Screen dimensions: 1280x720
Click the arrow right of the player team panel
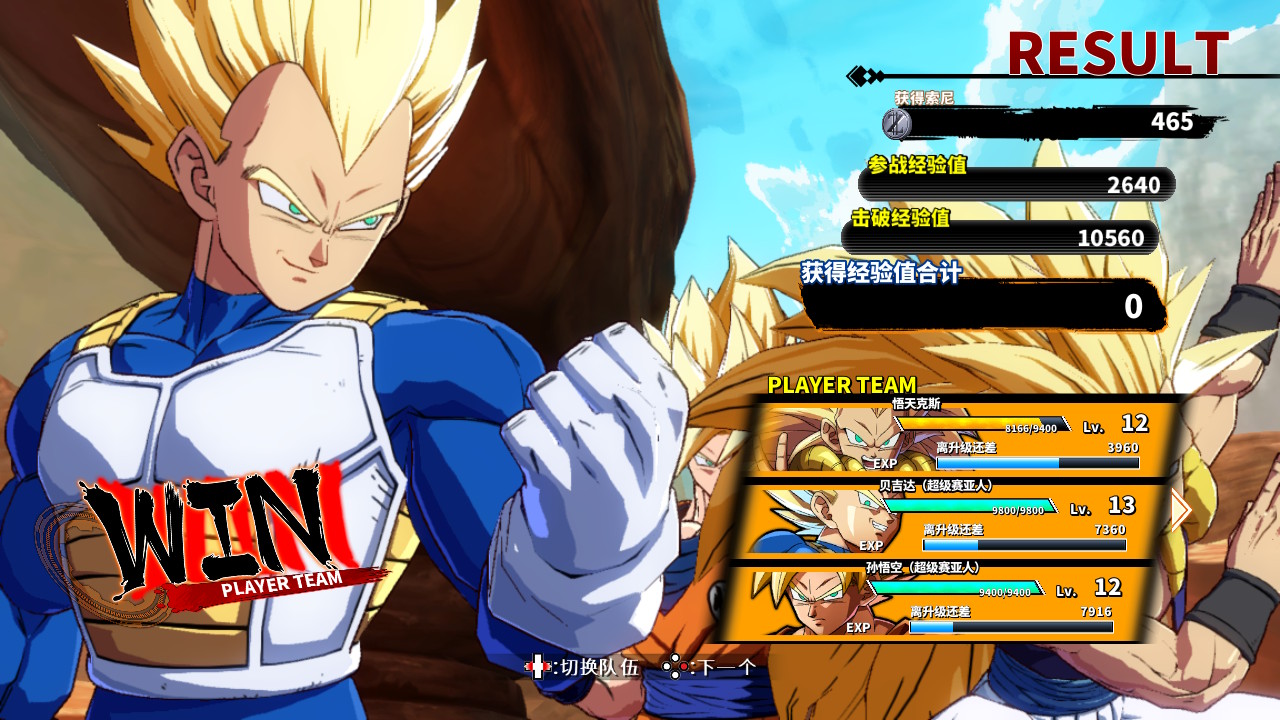(1181, 511)
